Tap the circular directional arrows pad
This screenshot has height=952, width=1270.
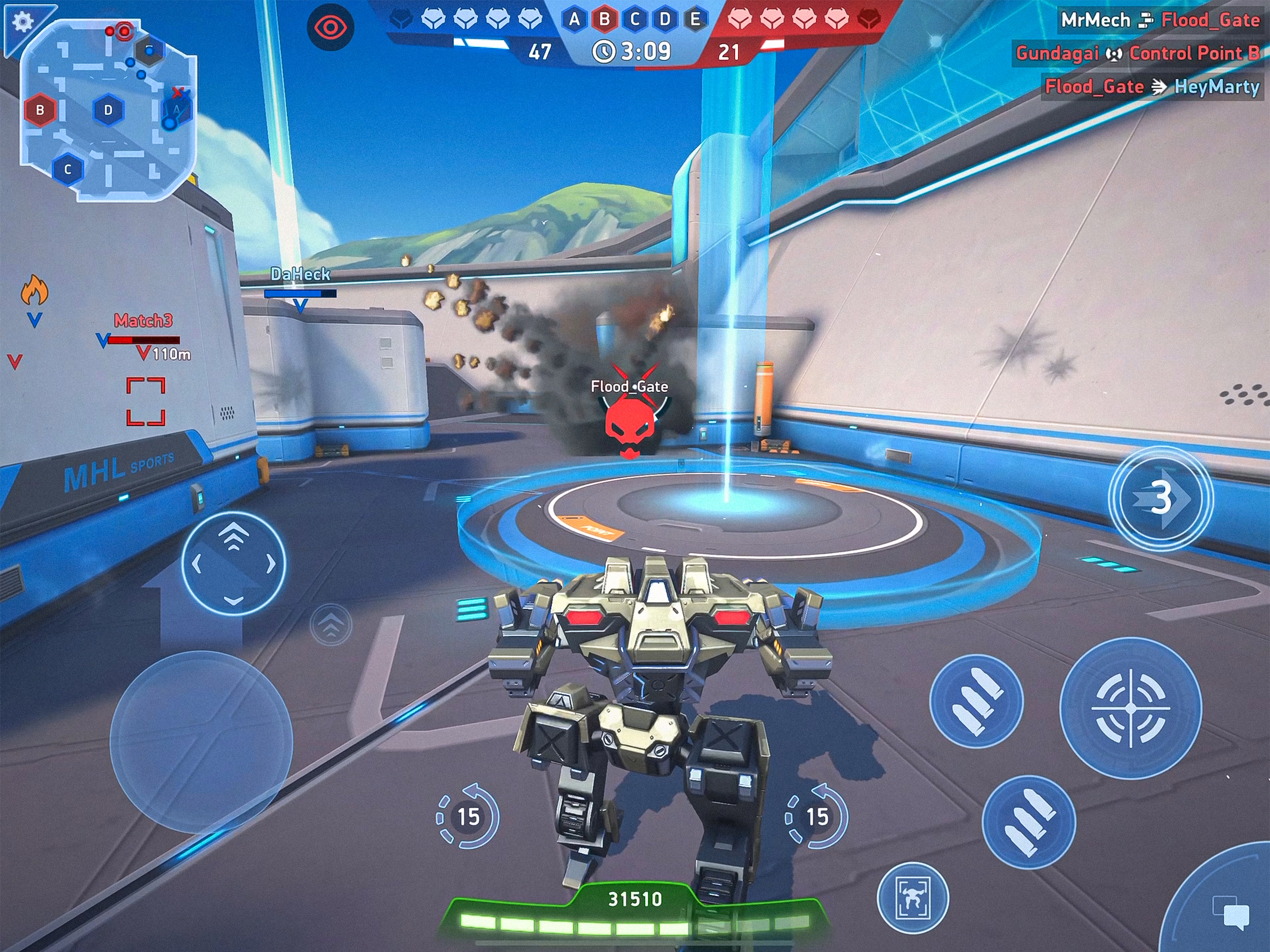[x=233, y=564]
